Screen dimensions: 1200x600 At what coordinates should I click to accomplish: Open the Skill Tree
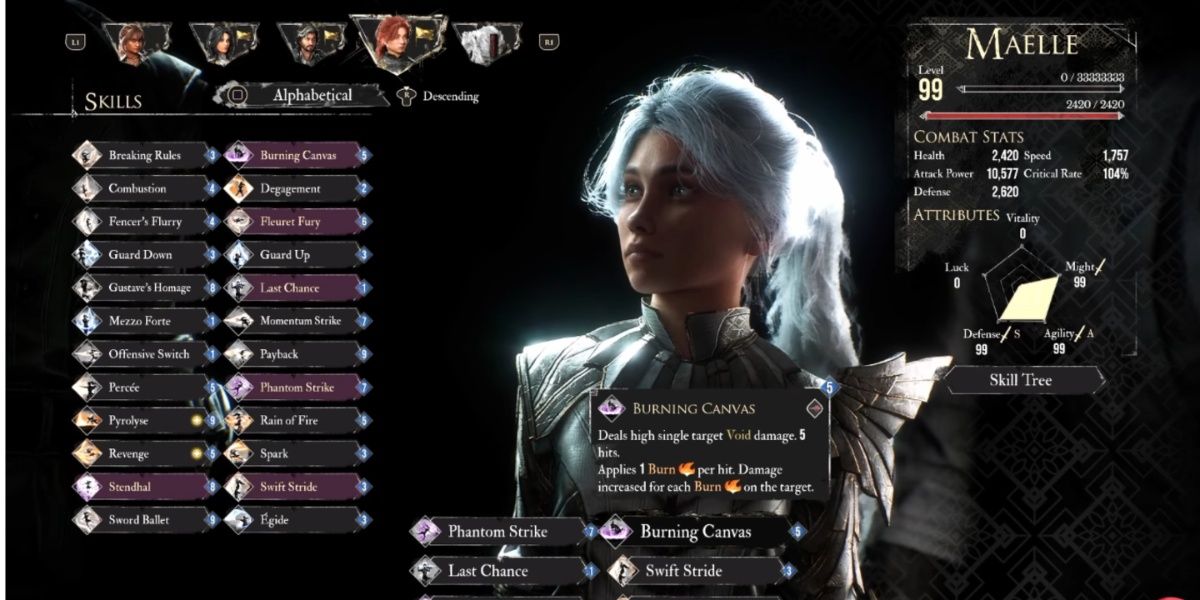click(x=1021, y=380)
